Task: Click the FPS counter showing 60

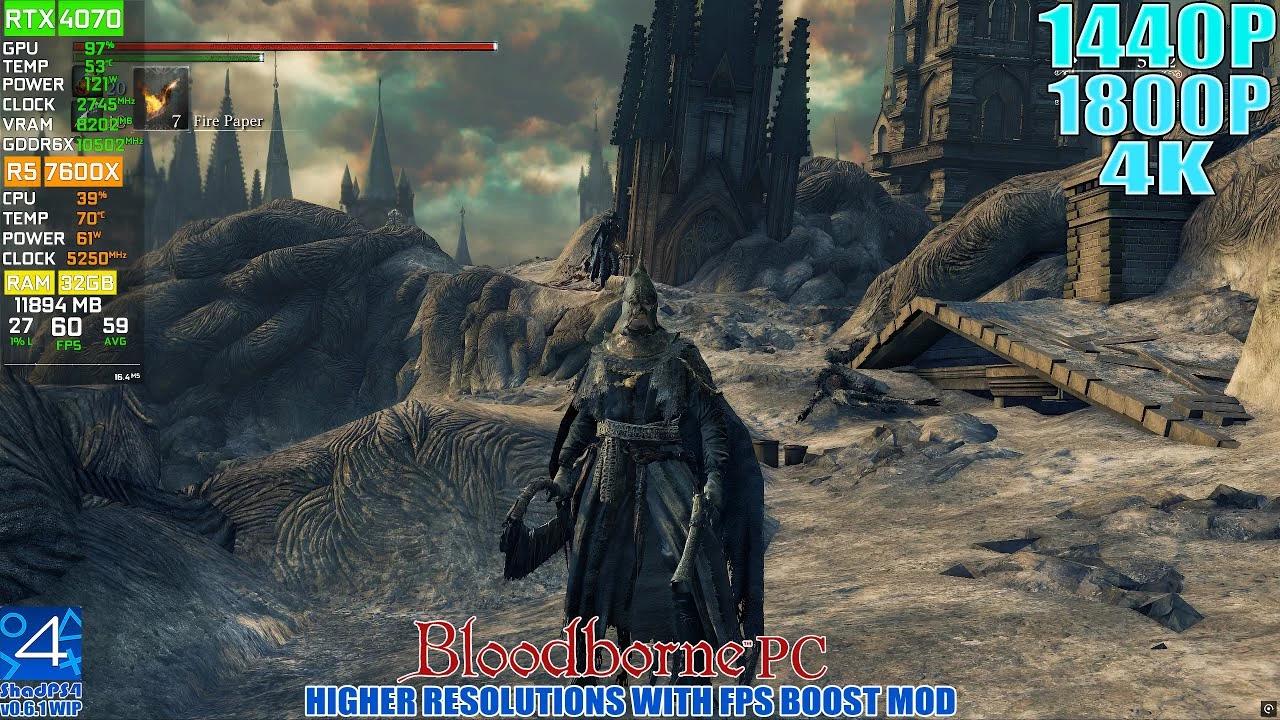Action: [68, 328]
